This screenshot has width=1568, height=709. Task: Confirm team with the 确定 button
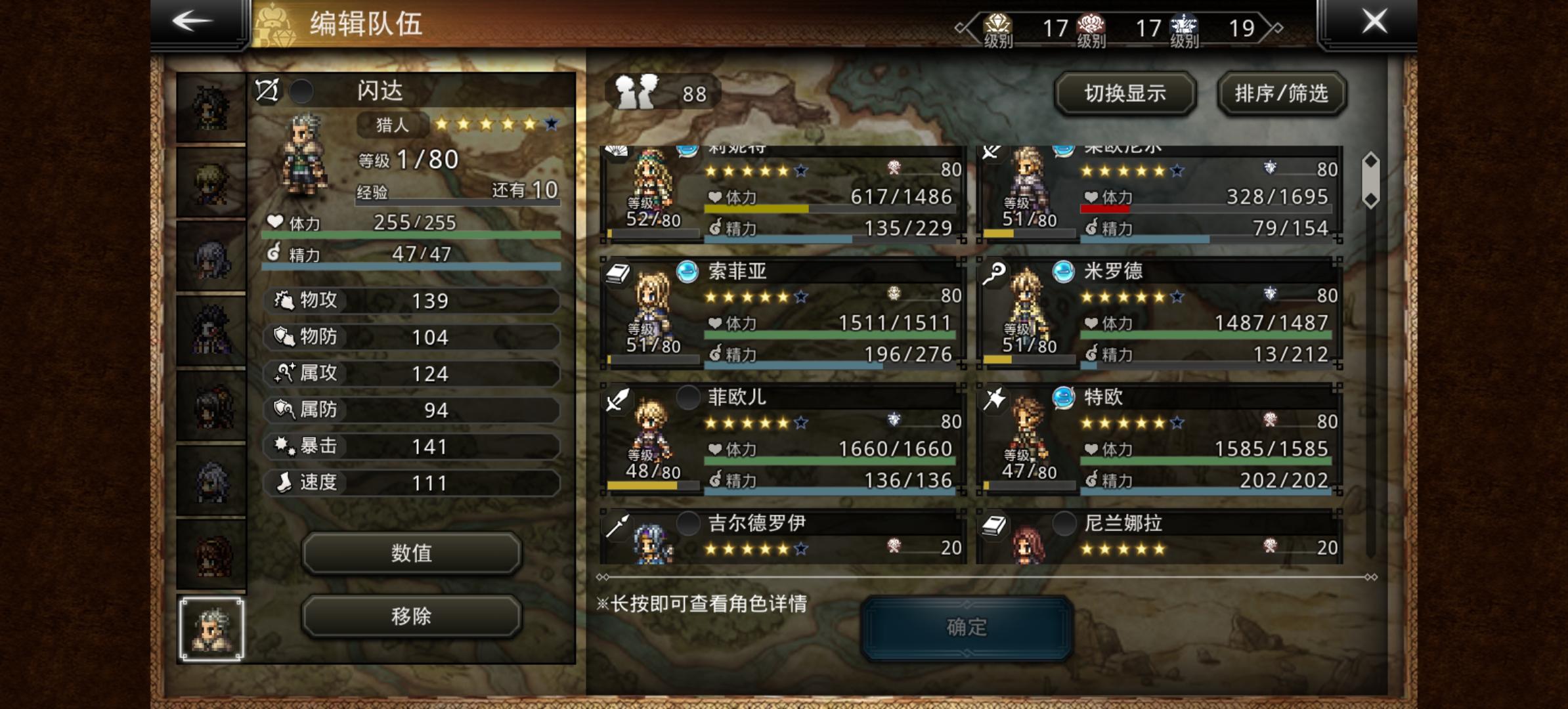pos(967,628)
